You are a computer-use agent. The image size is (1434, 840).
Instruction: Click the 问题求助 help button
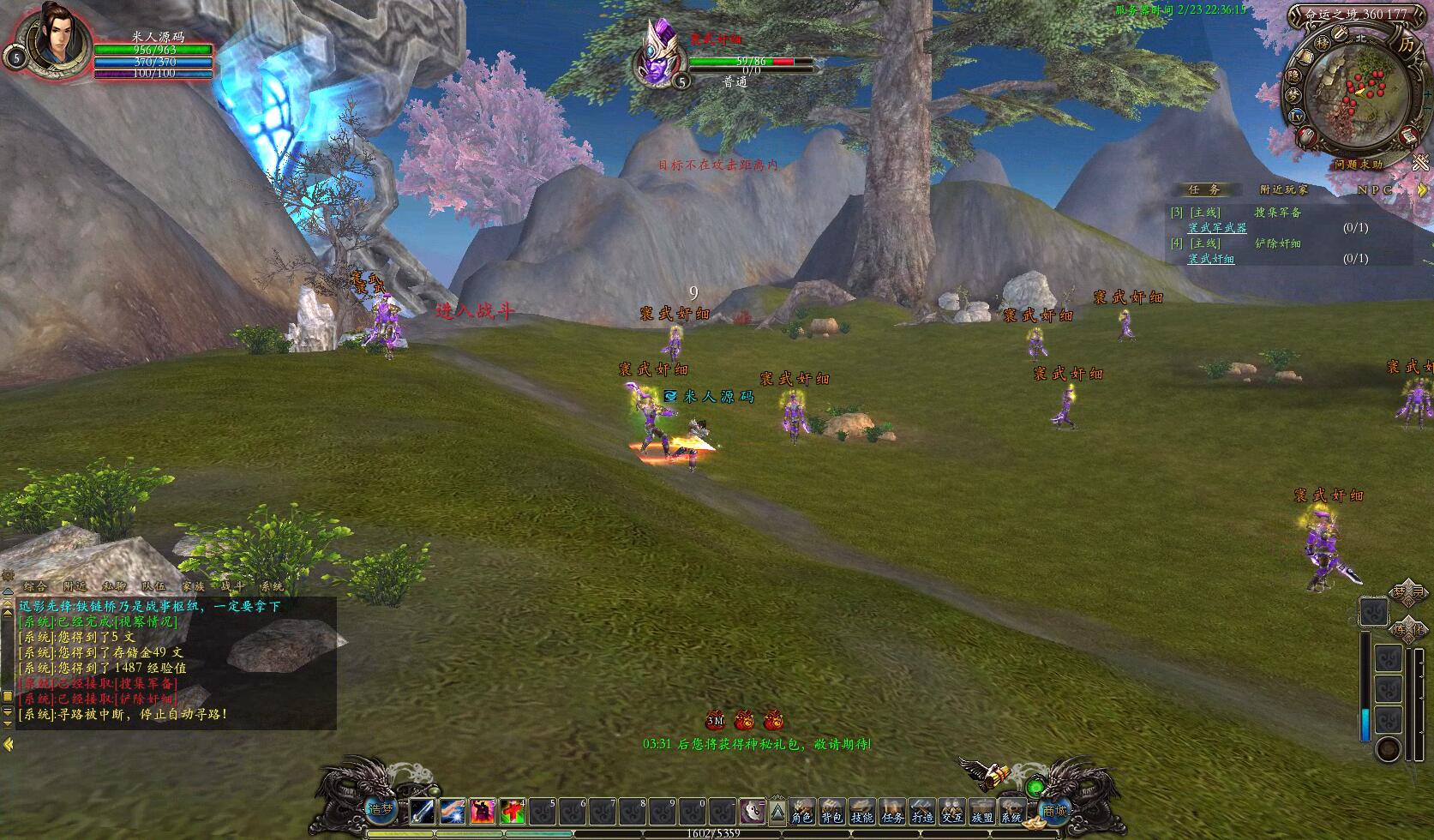pyautogui.click(x=1358, y=164)
